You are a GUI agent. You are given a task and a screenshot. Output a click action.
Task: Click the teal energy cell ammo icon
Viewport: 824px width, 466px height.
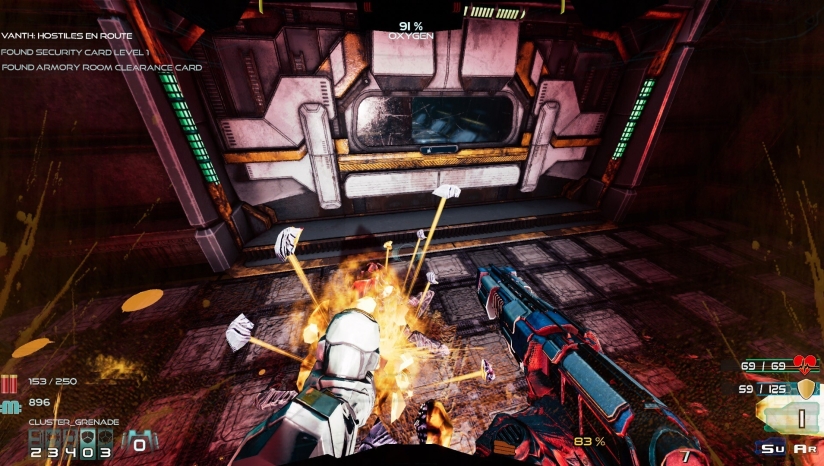(x=11, y=403)
